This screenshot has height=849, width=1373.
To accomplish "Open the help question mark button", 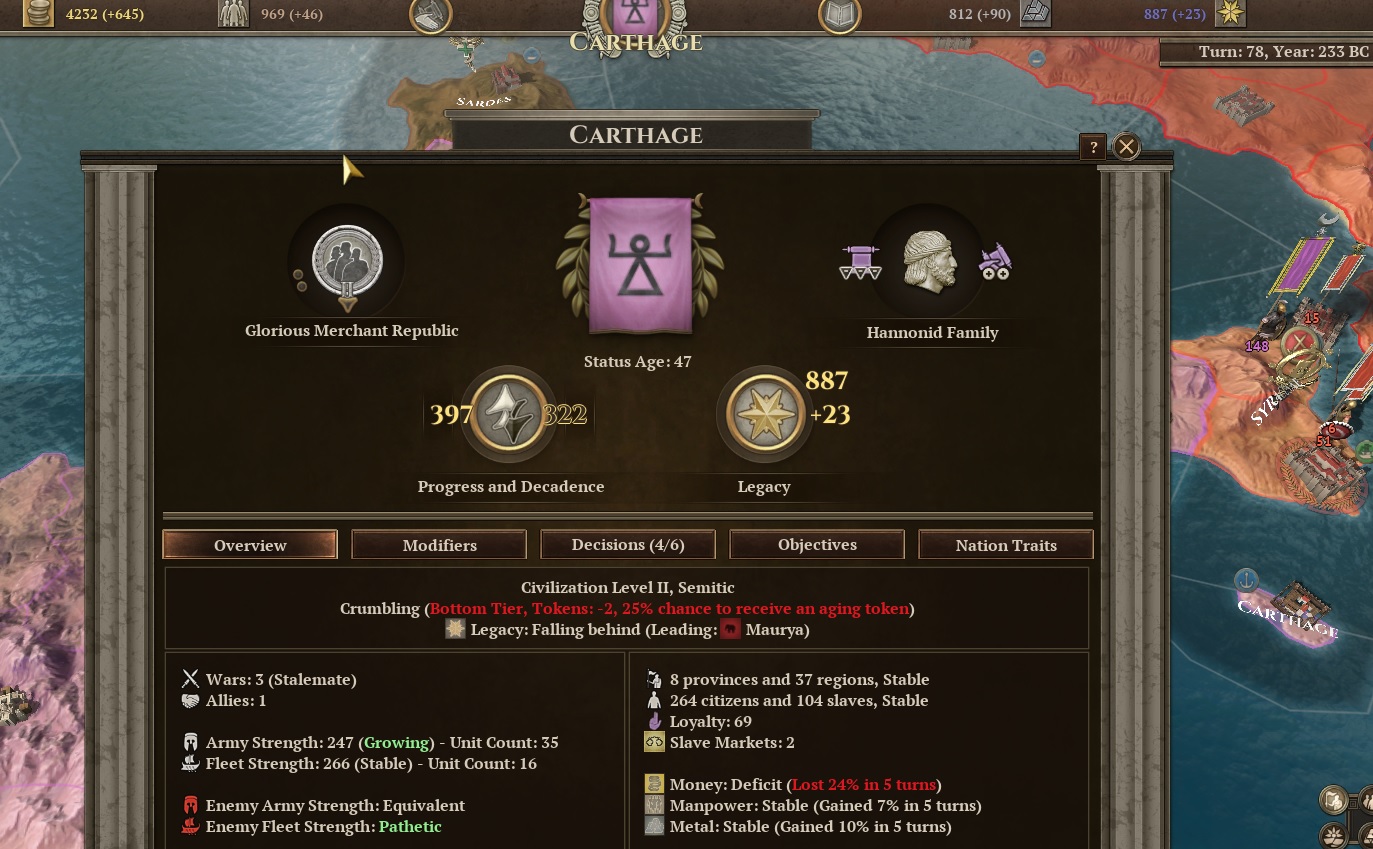I will (x=1093, y=147).
